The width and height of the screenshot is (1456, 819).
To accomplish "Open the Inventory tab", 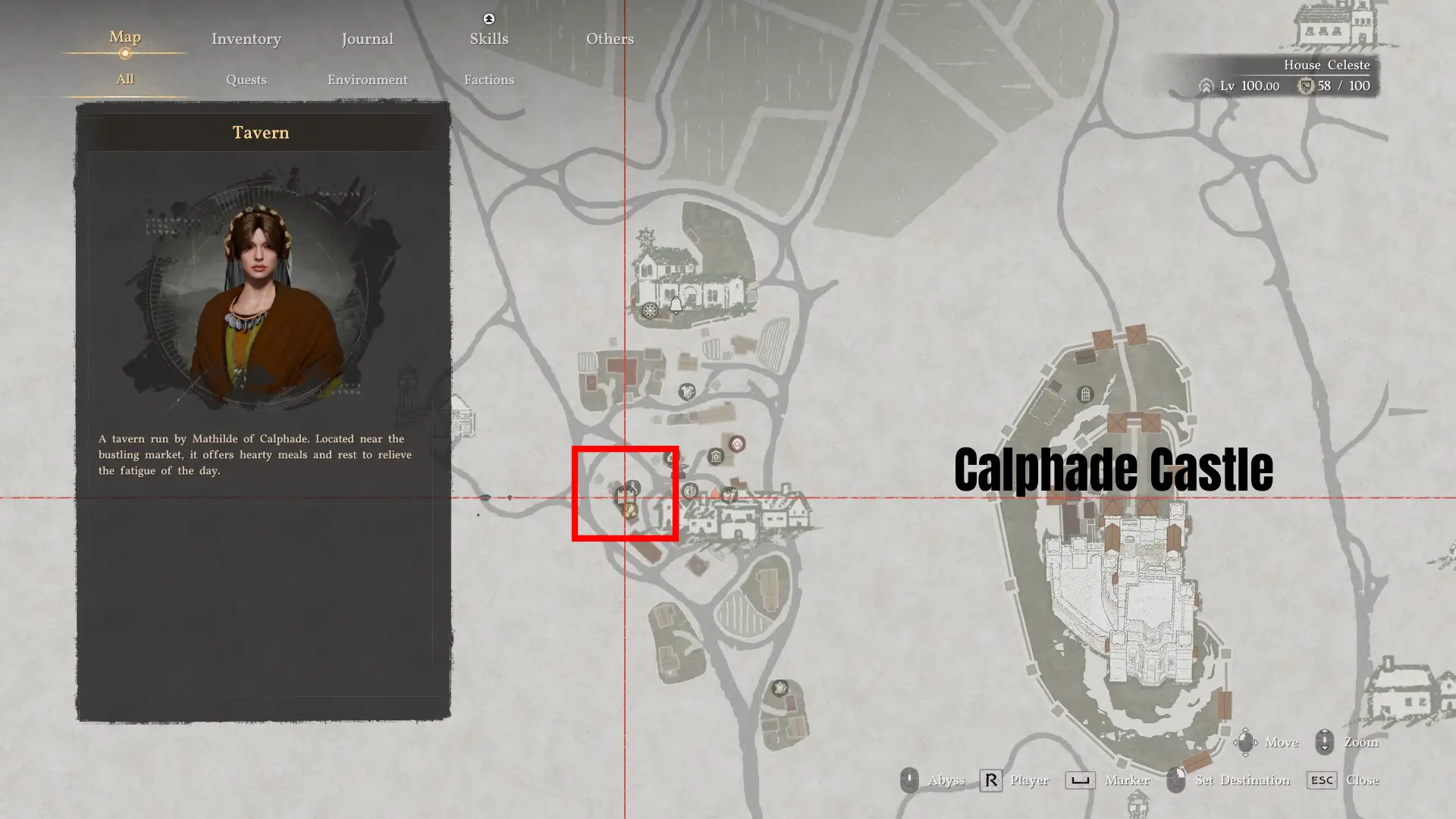I will (x=246, y=39).
